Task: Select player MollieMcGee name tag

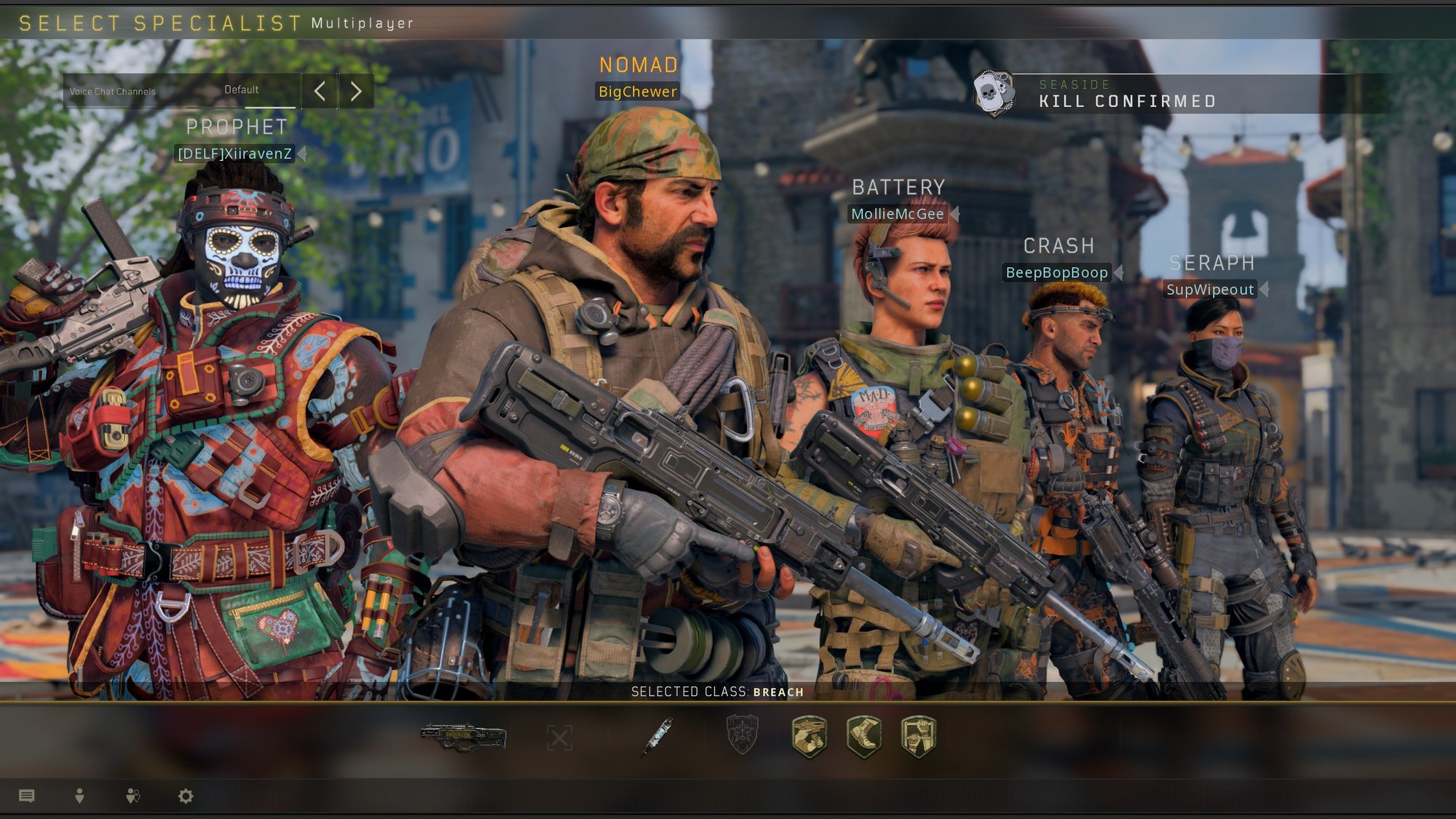Action: 898,214
